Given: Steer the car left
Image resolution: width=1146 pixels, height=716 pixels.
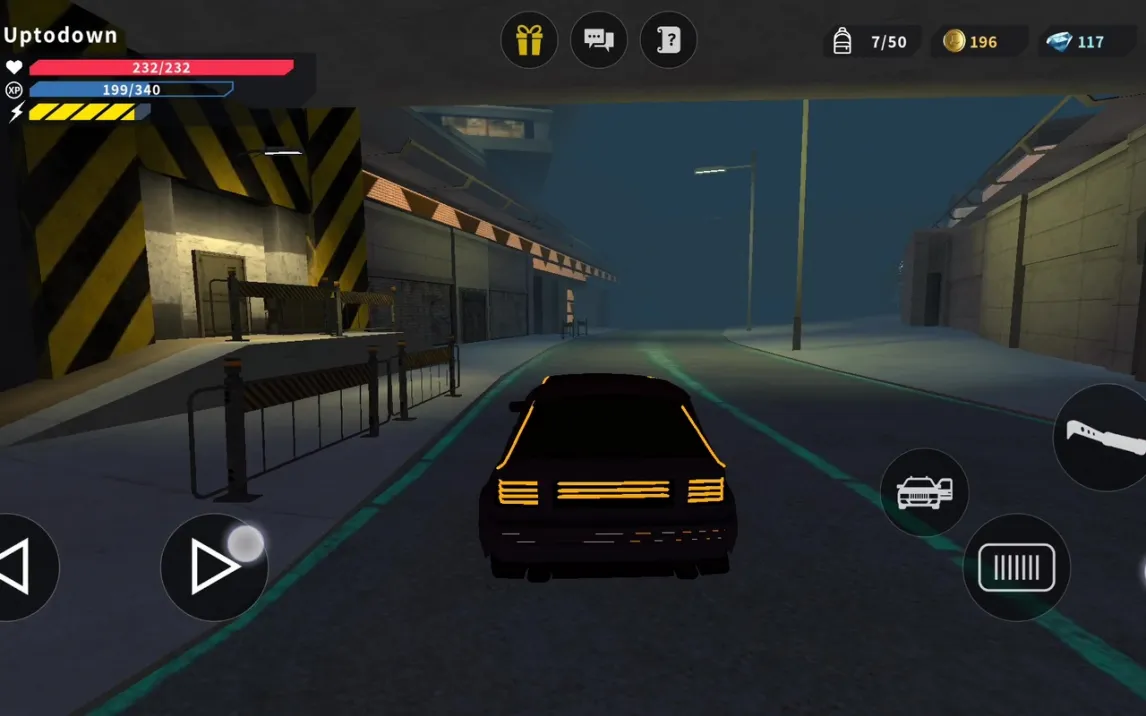Looking at the screenshot, I should click(18, 567).
